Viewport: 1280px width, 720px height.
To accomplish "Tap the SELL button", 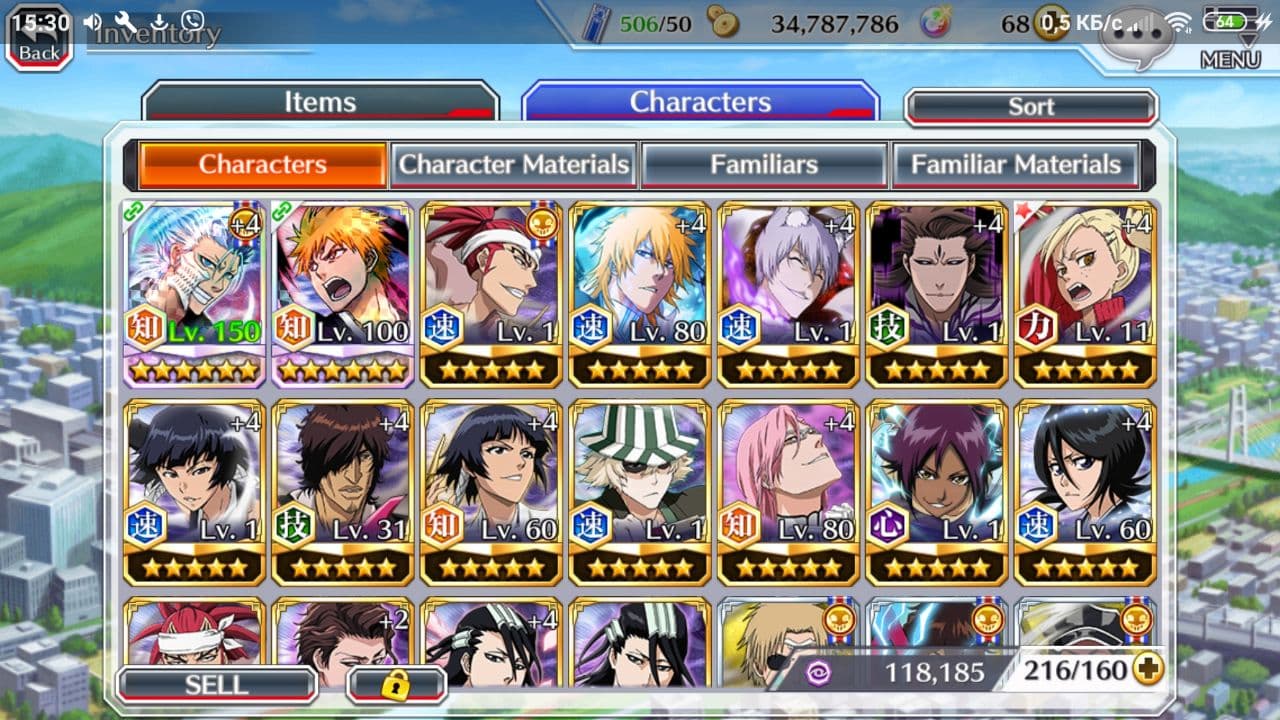I will (216, 684).
